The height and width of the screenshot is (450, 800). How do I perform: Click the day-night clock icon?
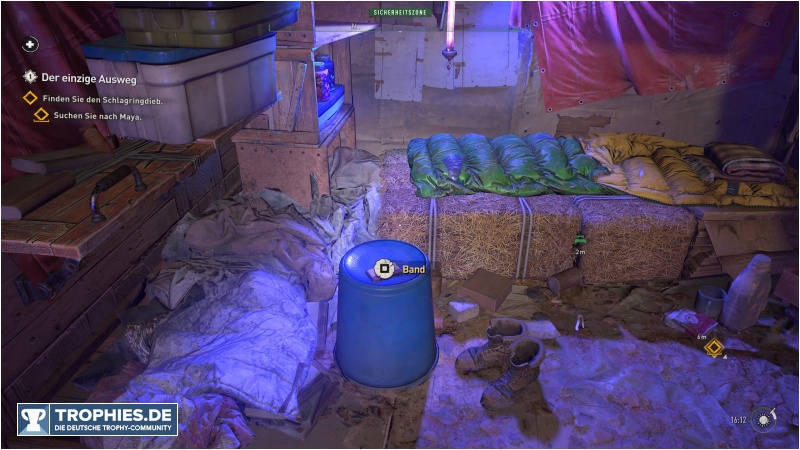coord(765,420)
